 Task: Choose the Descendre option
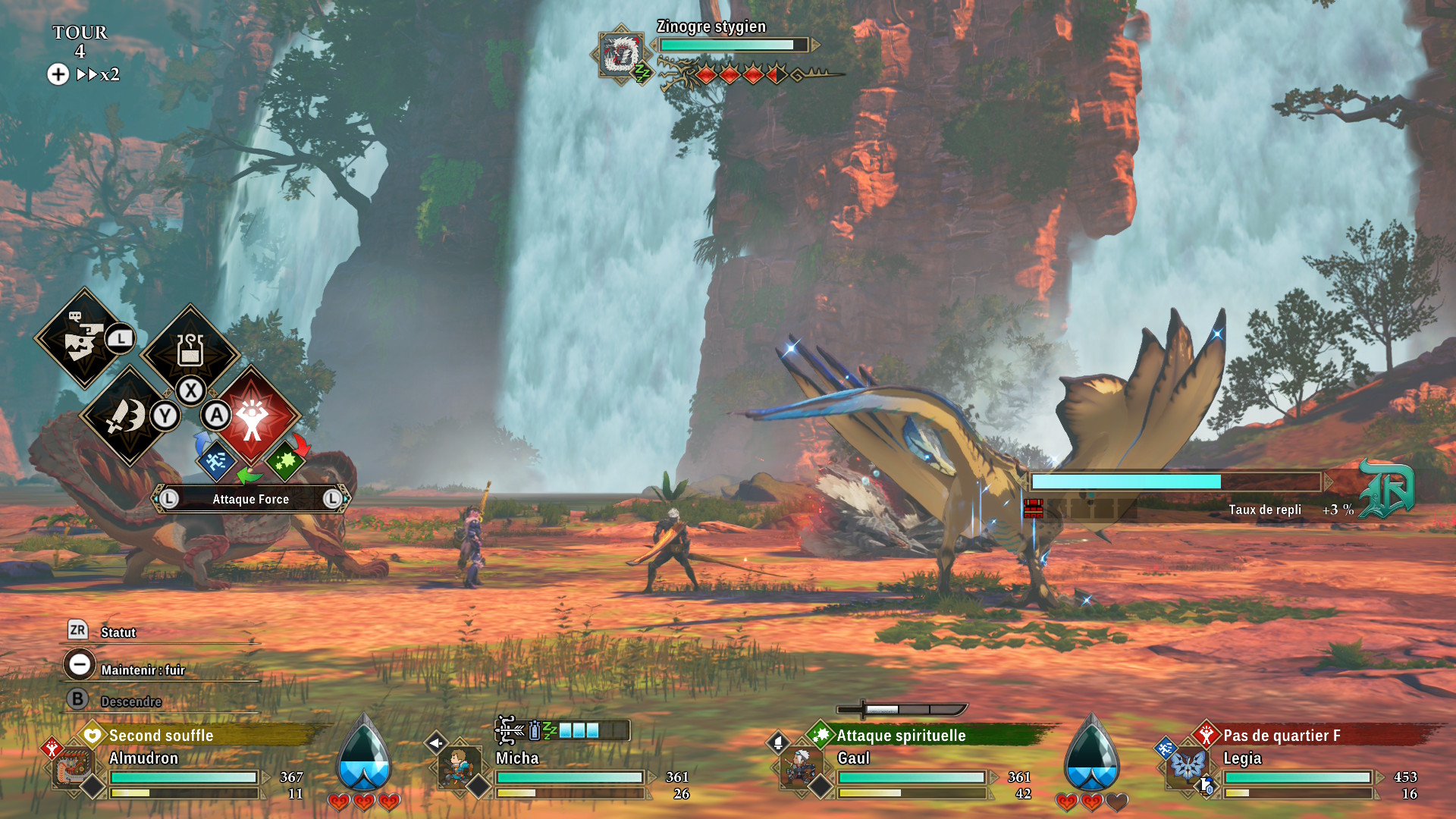[130, 701]
